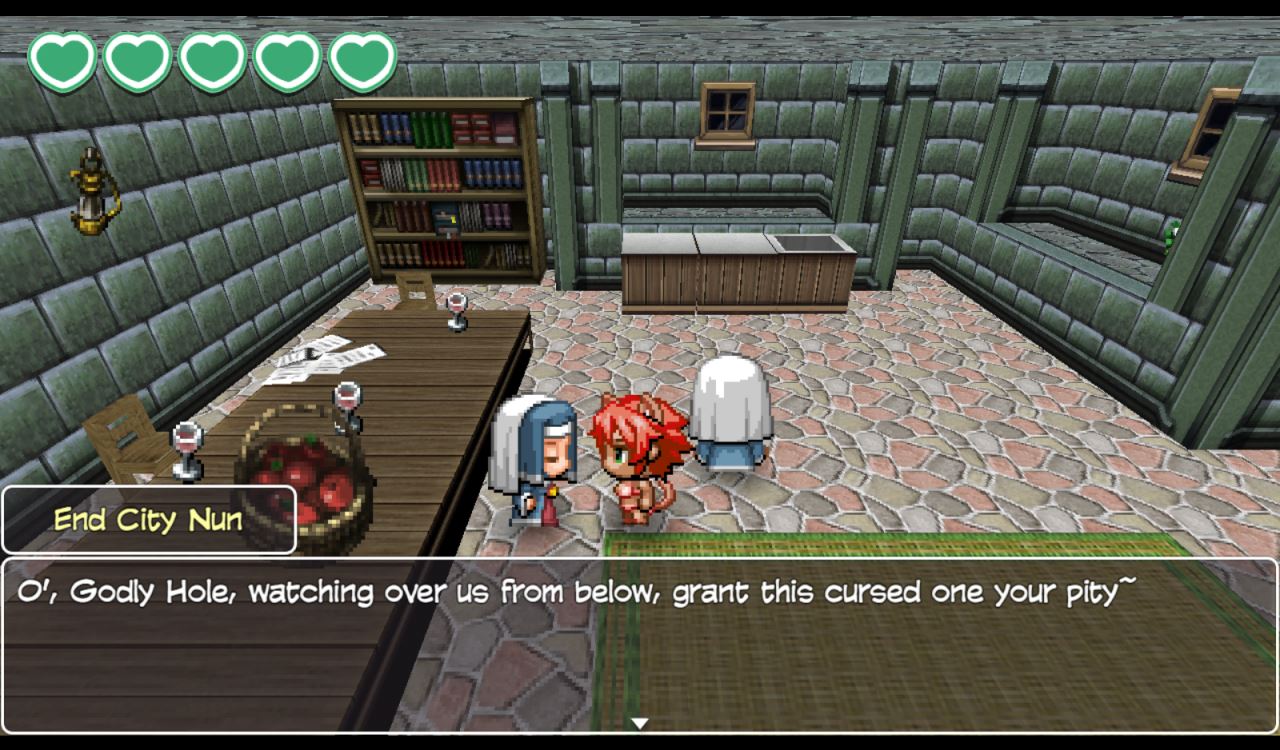
Task: Click the End City Nun name plate
Action: point(148,519)
